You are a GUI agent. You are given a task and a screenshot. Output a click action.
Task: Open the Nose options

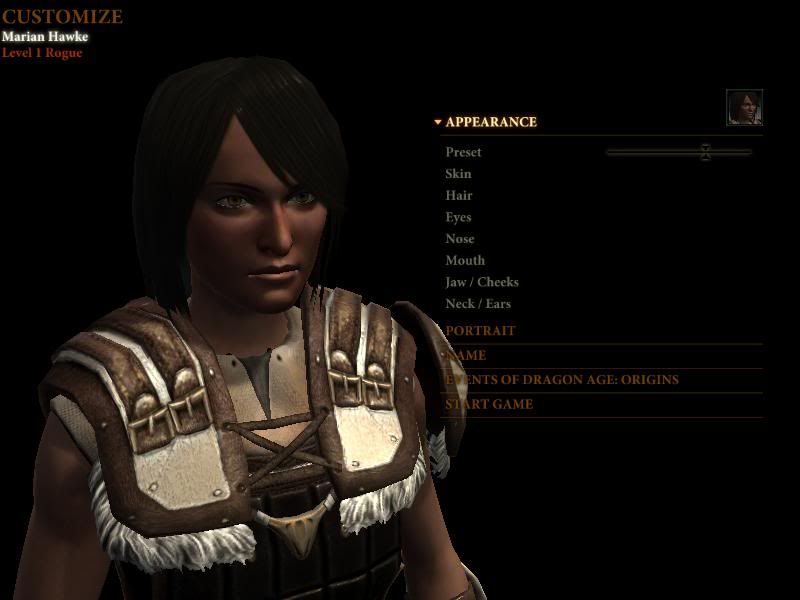[460, 239]
